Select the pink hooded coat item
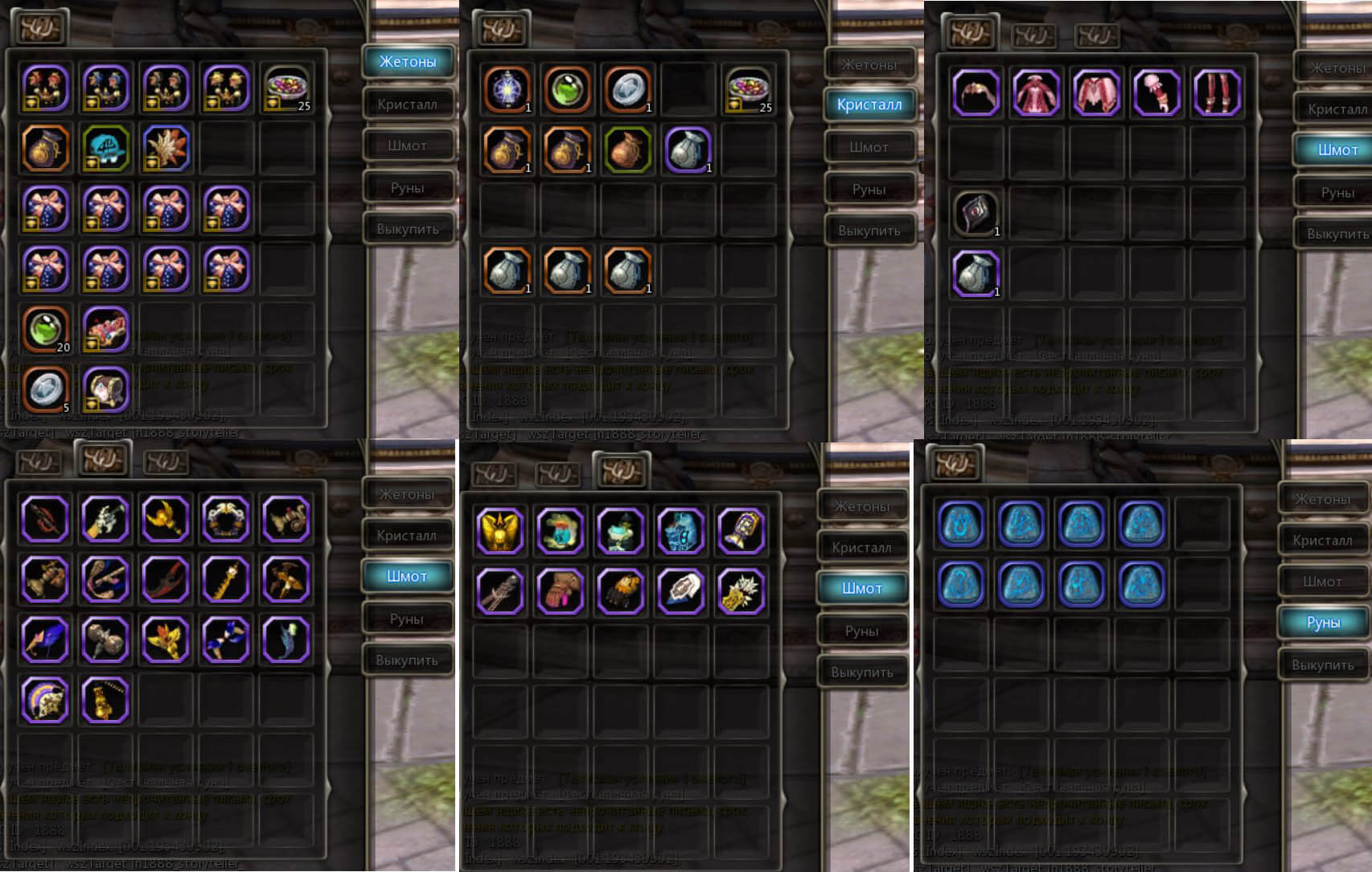 coord(1036,92)
